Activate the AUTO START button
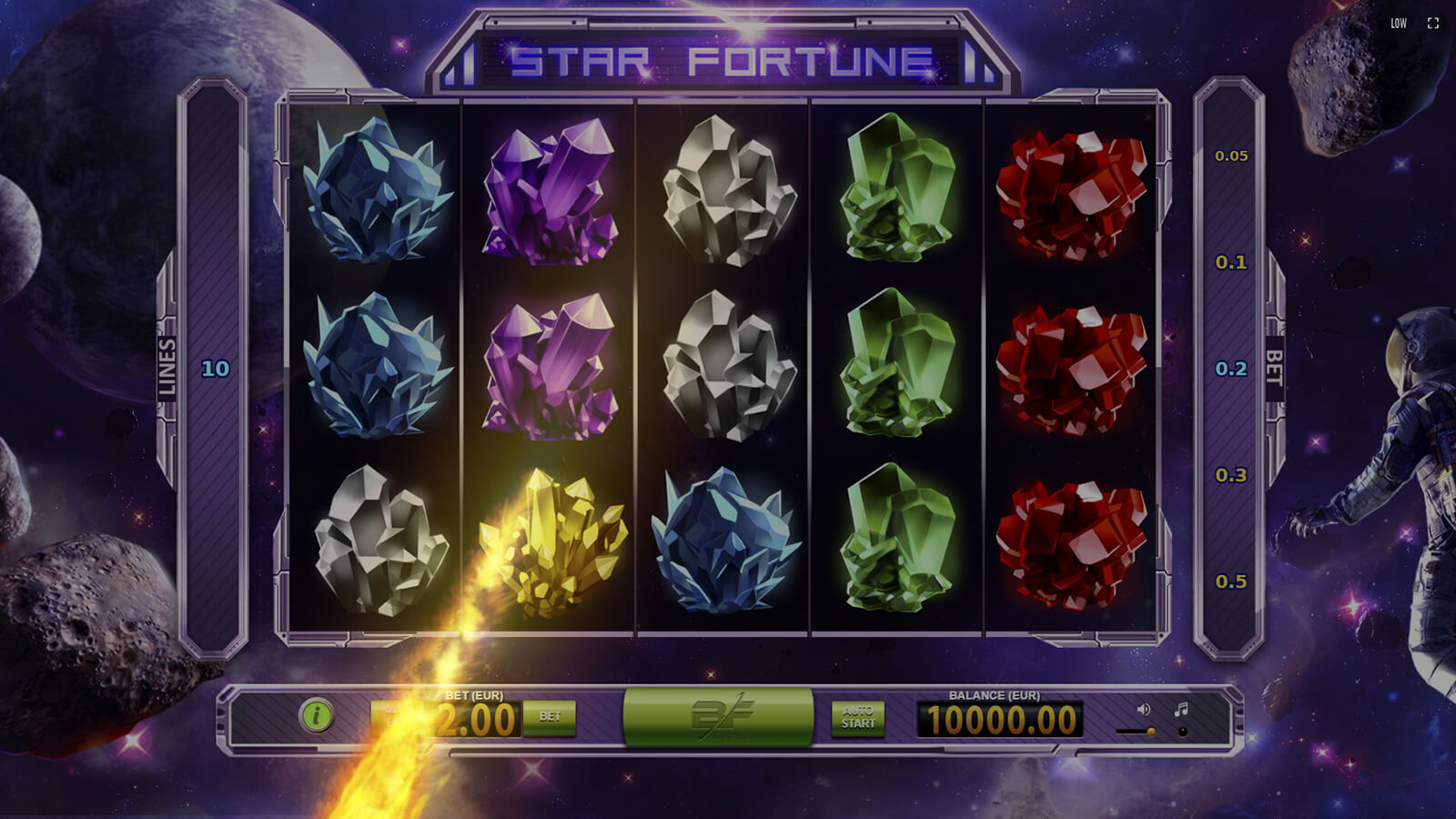 tap(858, 717)
